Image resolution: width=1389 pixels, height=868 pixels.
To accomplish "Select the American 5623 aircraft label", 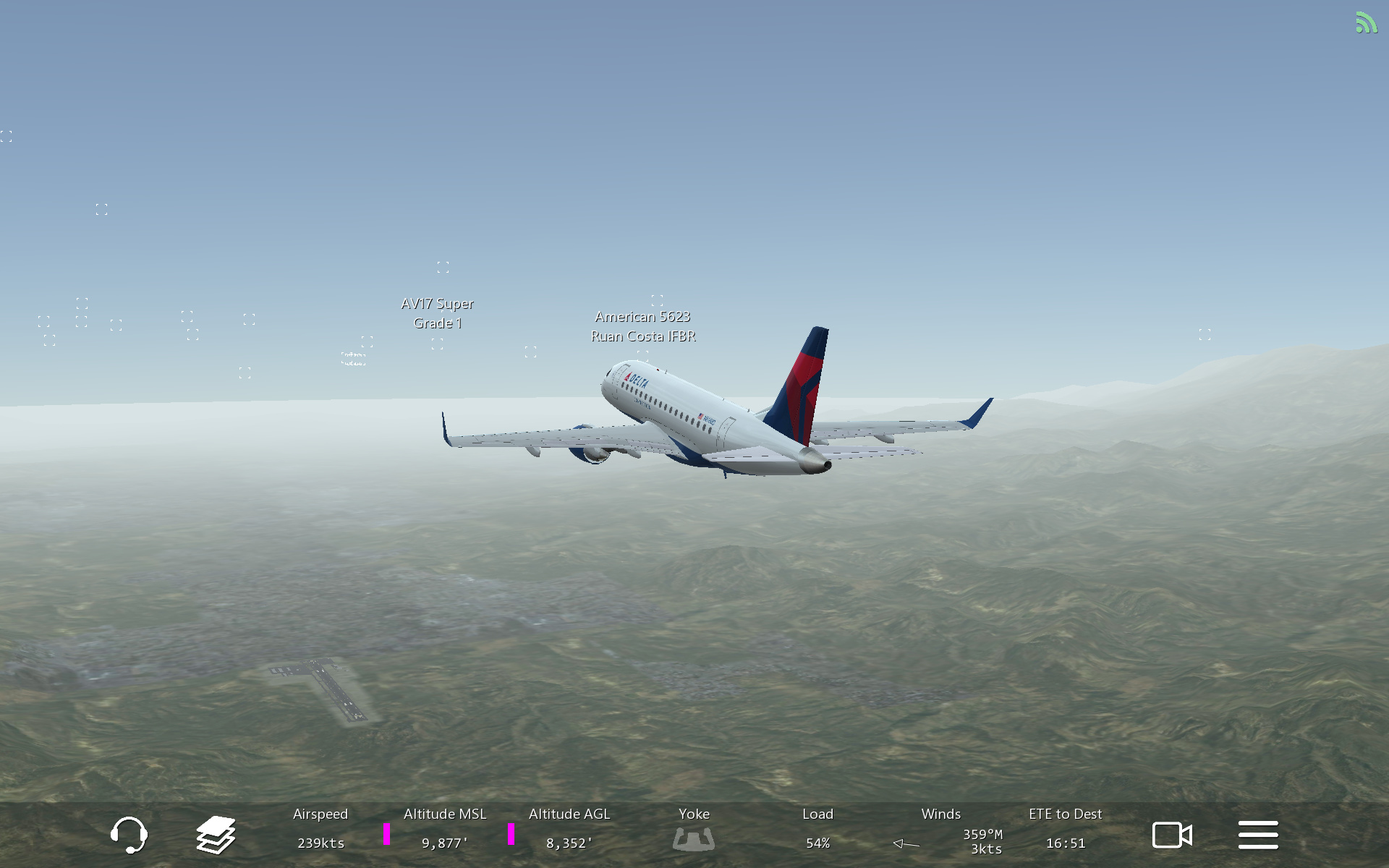I will point(643,326).
